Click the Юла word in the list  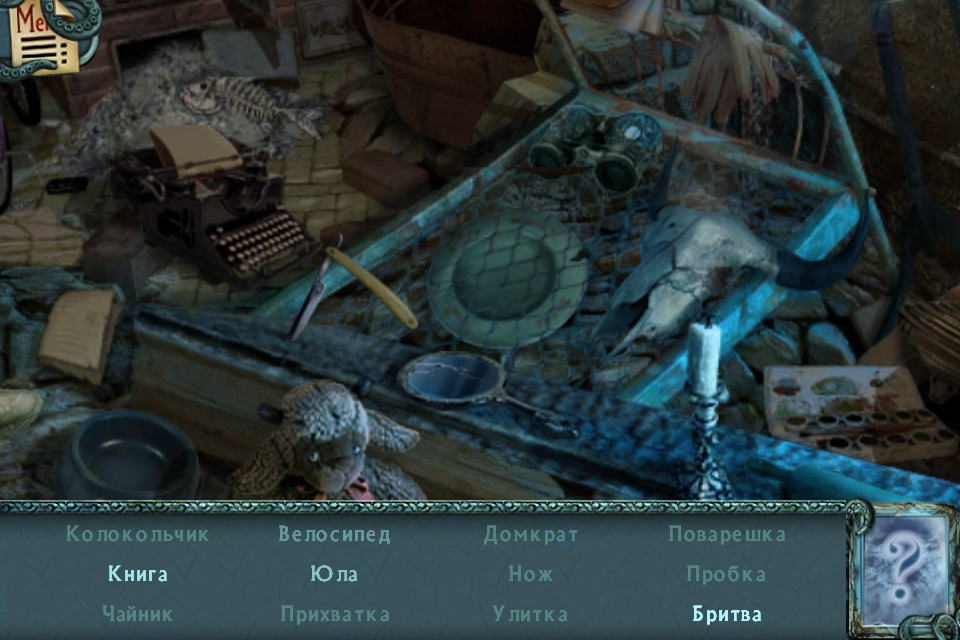[334, 574]
